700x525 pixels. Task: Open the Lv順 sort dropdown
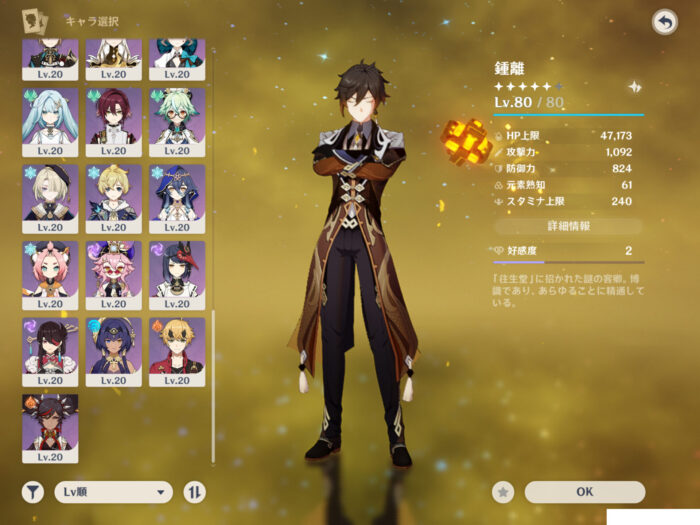114,491
